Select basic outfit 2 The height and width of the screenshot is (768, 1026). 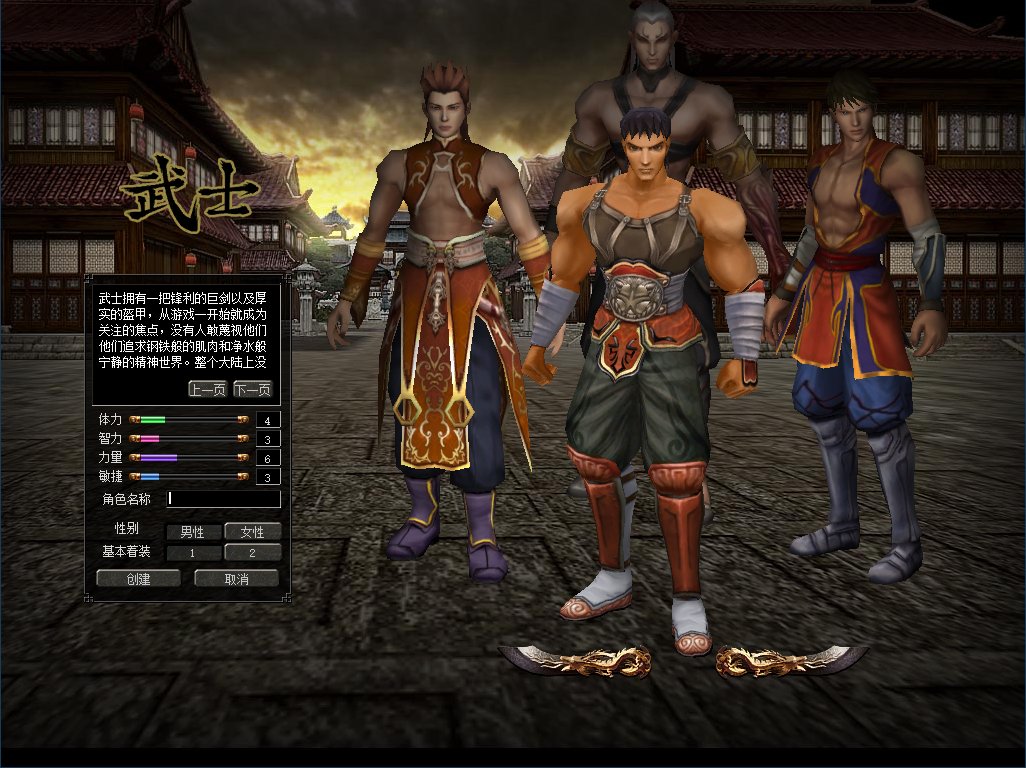(x=252, y=552)
